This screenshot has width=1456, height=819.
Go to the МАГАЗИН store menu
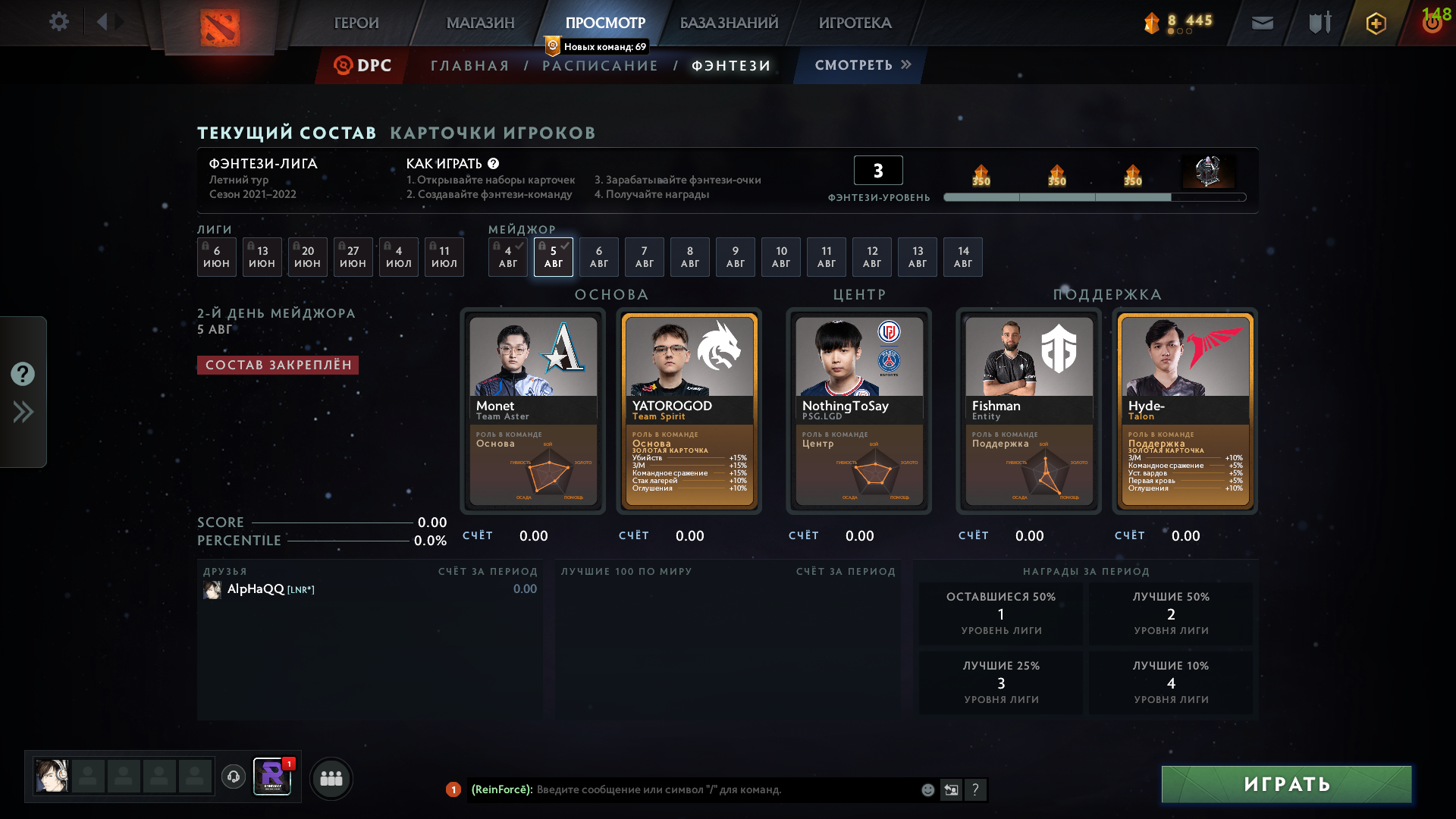[480, 23]
